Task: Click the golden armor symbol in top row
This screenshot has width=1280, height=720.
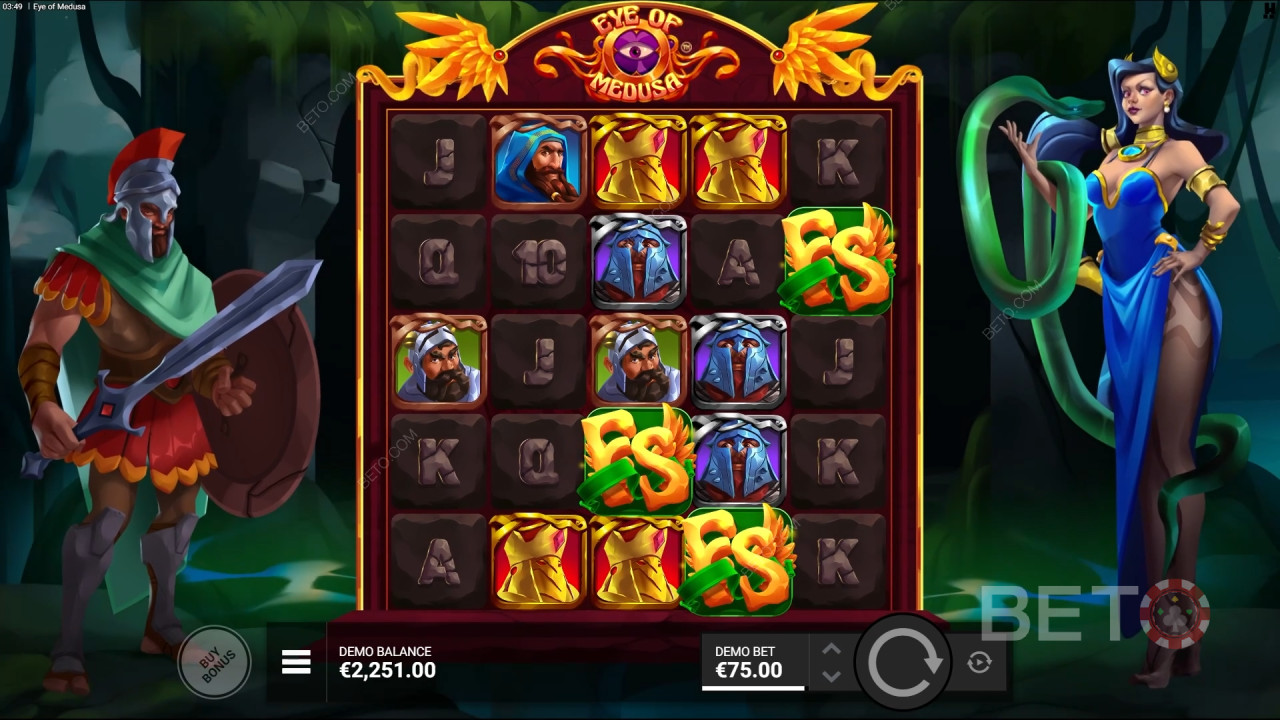Action: coord(638,161)
